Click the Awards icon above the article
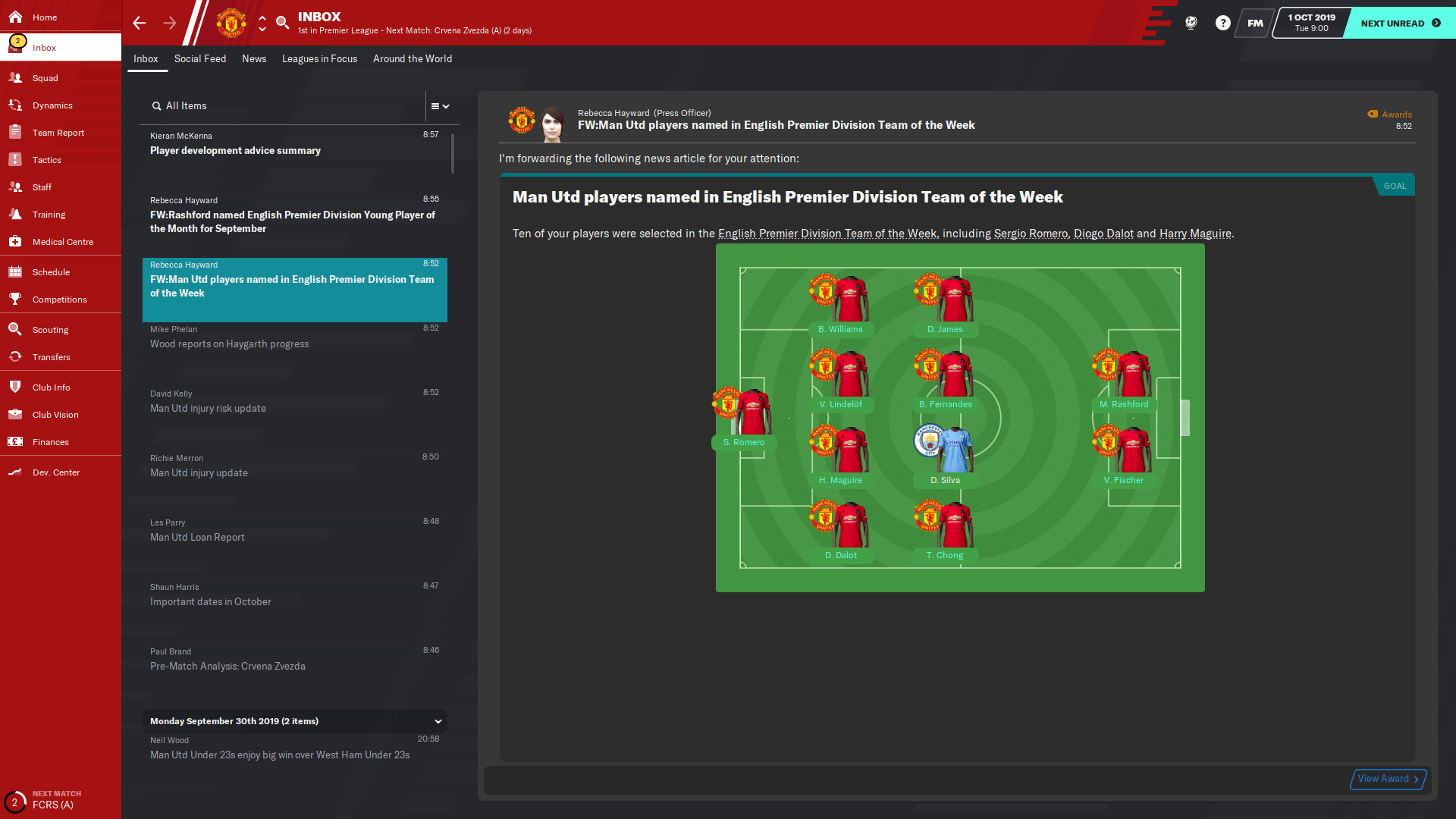The image size is (1456, 819). 1373,114
